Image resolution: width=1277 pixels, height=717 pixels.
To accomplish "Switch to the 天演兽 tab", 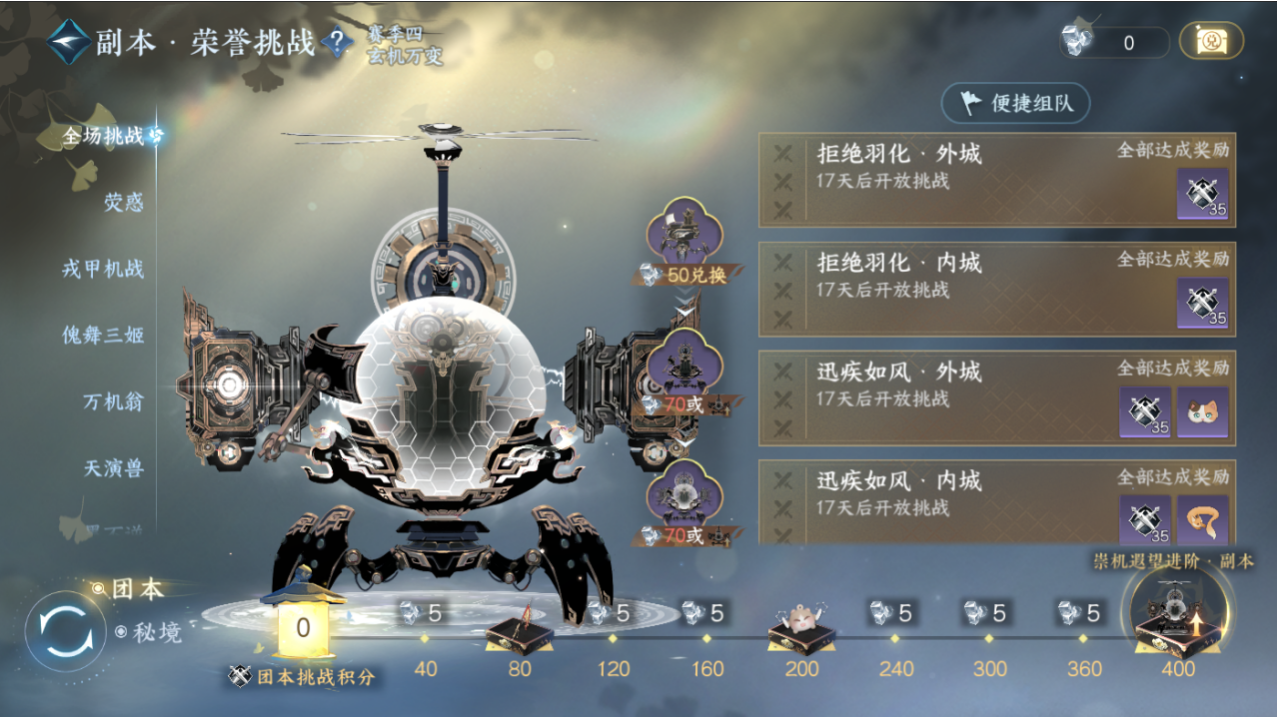I will (113, 468).
